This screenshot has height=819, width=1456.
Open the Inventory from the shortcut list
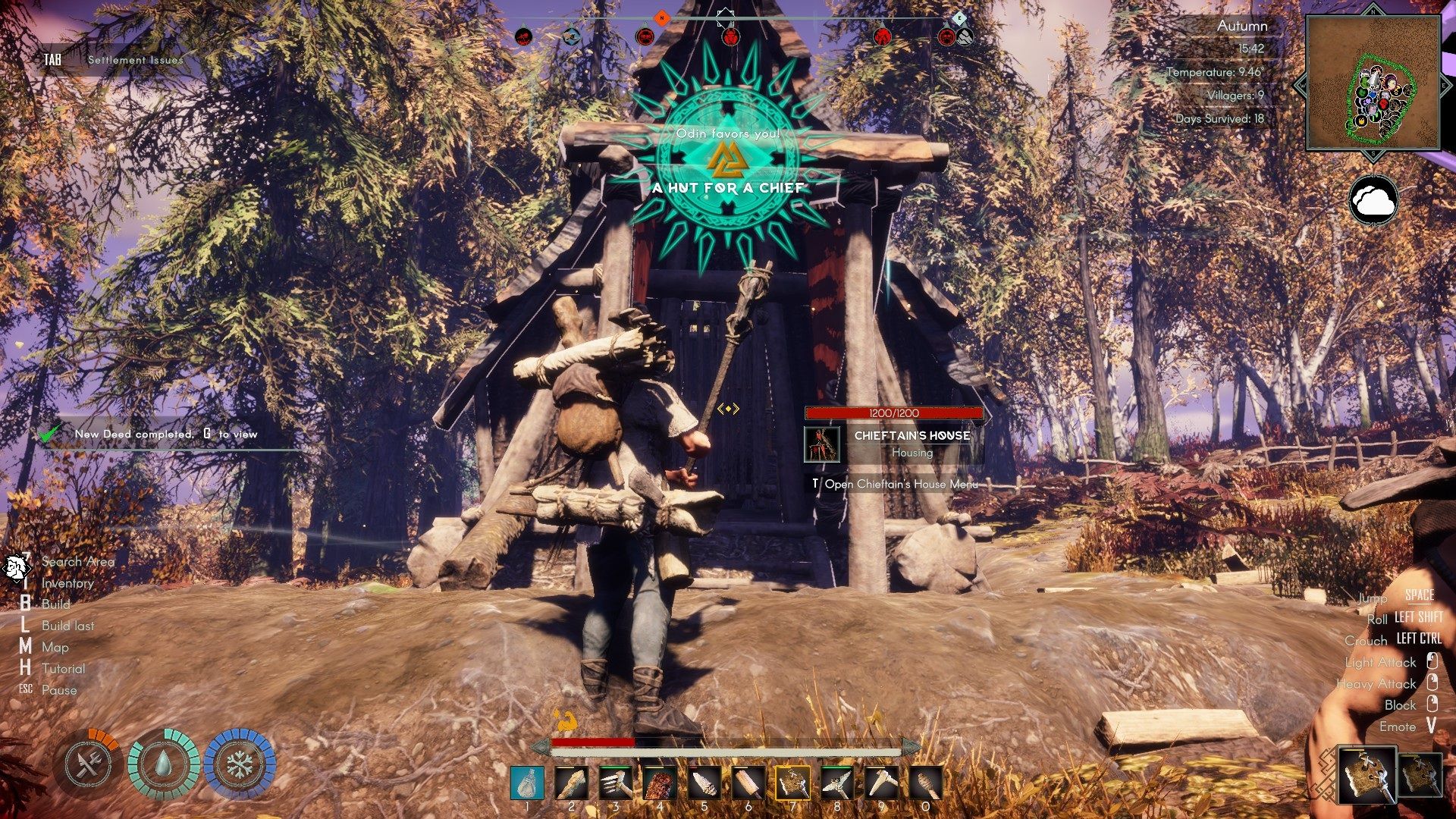(67, 583)
